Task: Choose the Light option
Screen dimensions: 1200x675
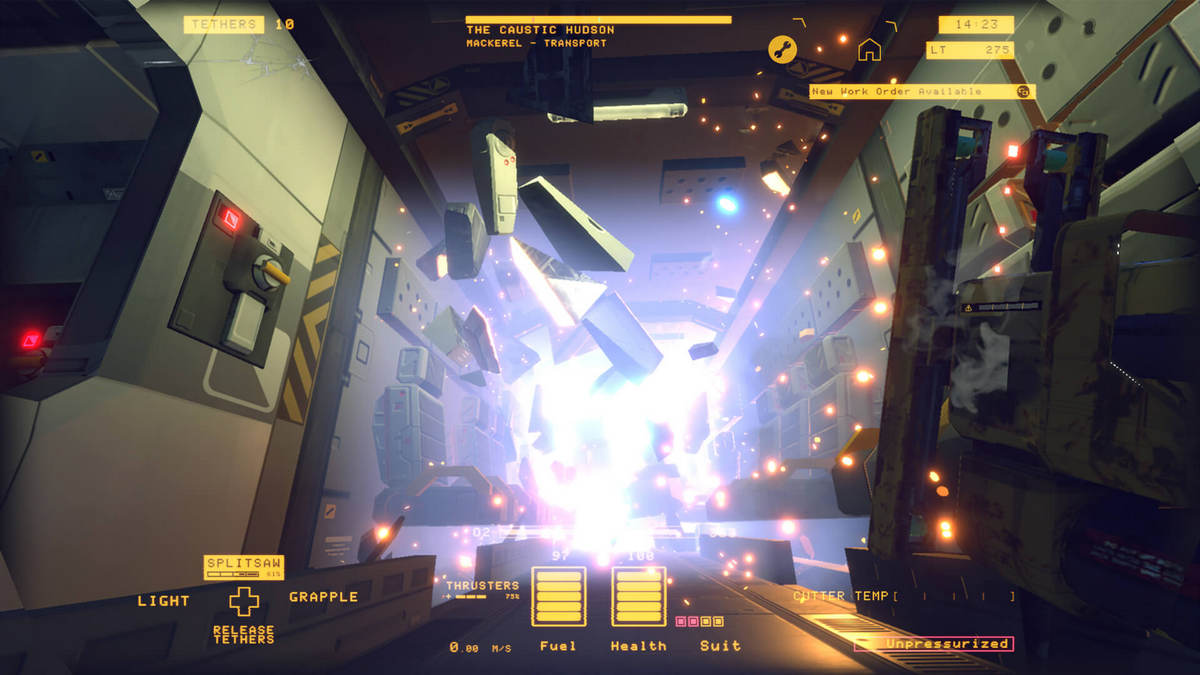Action: point(164,600)
